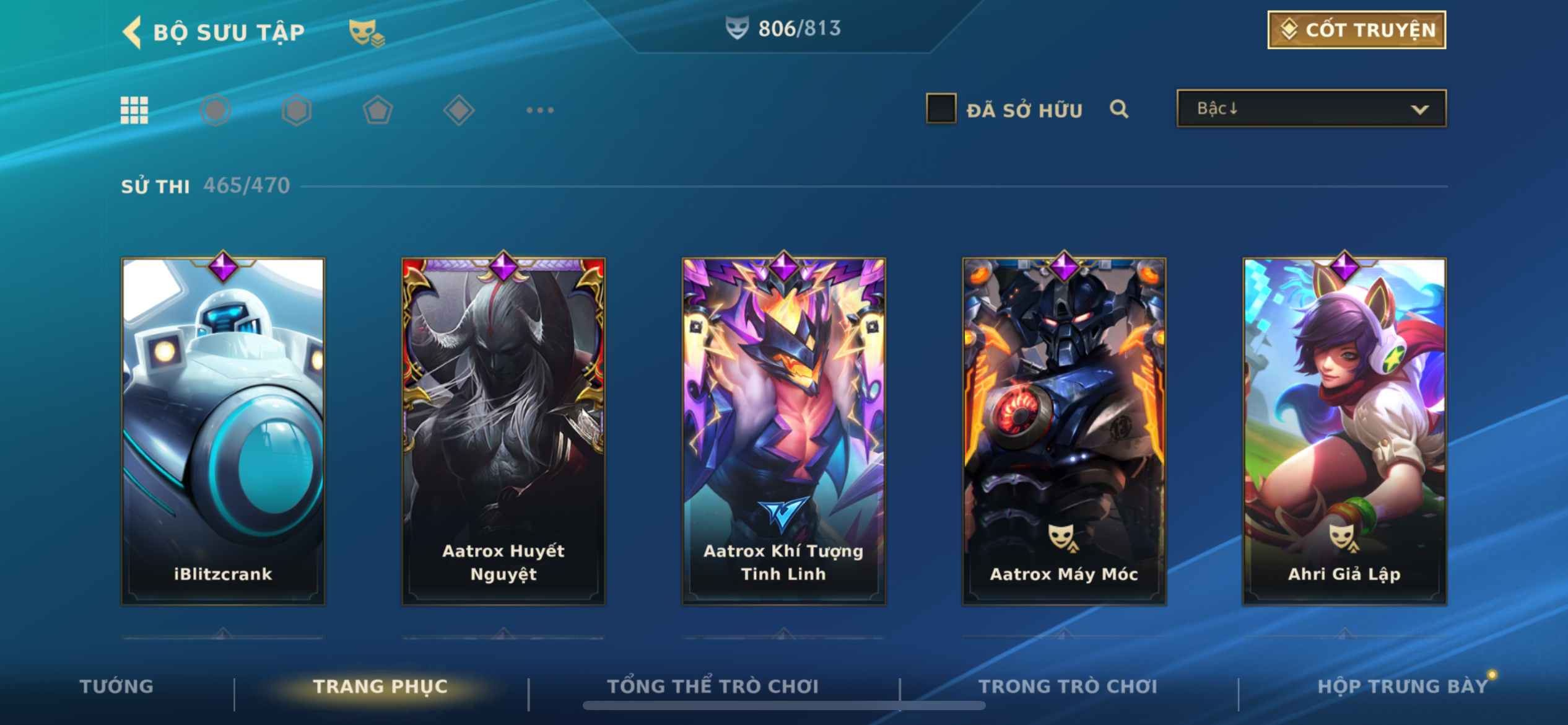Open the Tổng Thể Trò Chơi tab

(713, 686)
